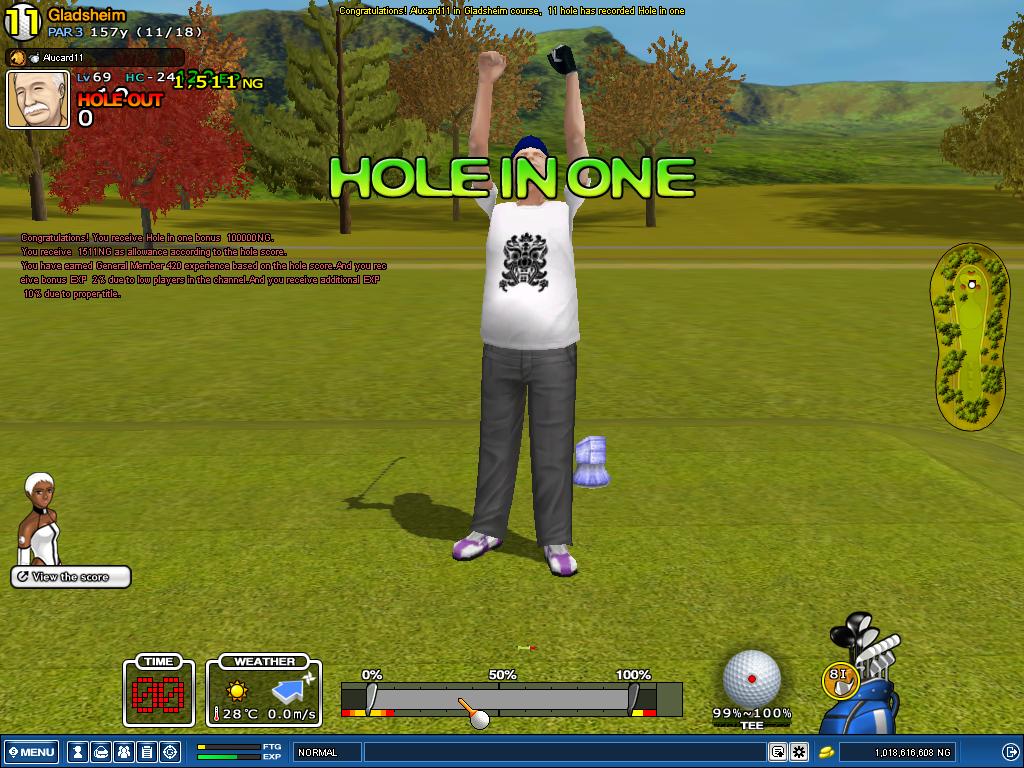This screenshot has height=768, width=1024.
Task: Click the chat text input field
Action: click(565, 752)
